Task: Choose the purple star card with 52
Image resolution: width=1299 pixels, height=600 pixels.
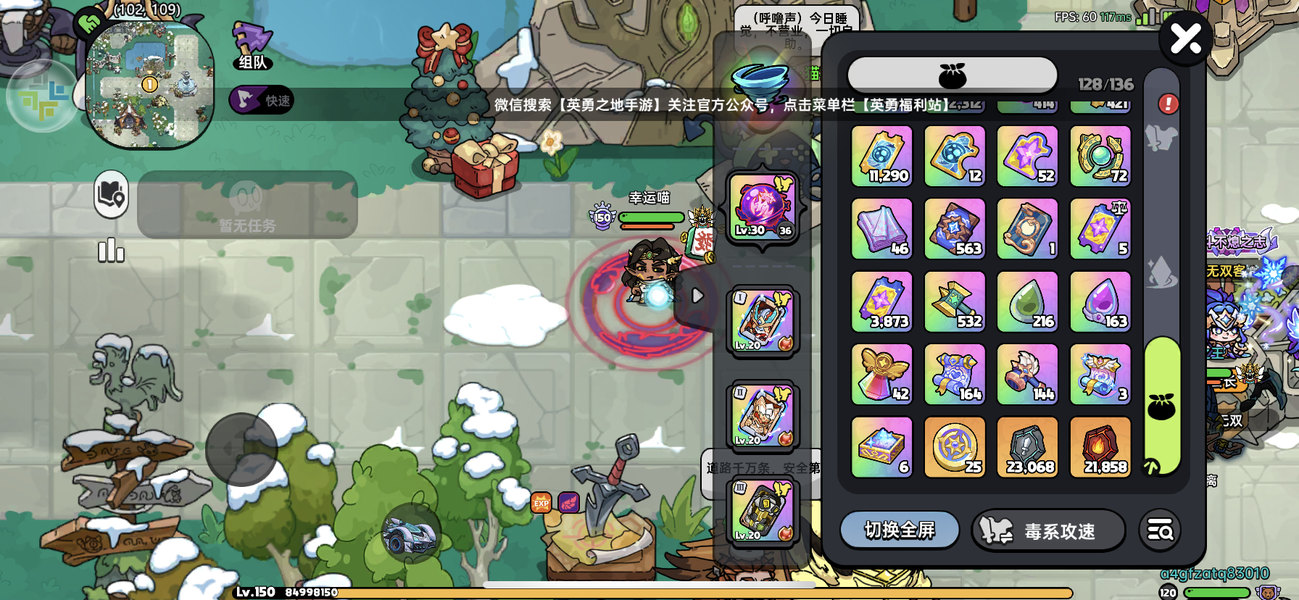Action: click(1027, 156)
